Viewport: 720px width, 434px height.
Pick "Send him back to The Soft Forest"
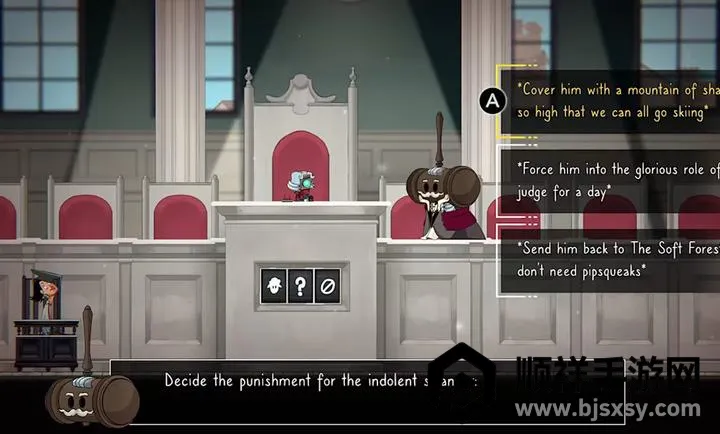click(612, 257)
